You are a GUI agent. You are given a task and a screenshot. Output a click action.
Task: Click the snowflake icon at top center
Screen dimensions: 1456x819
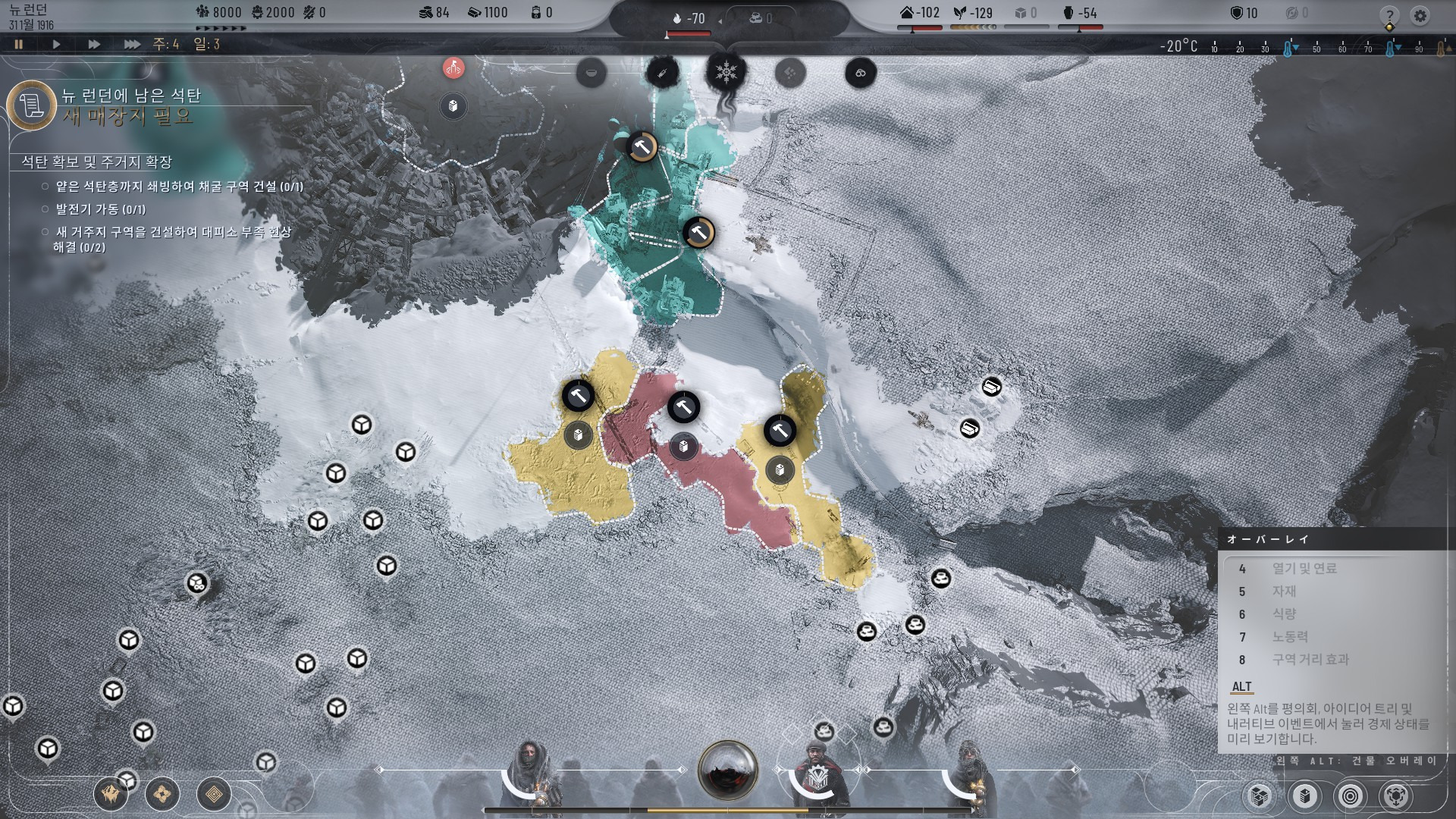point(726,73)
